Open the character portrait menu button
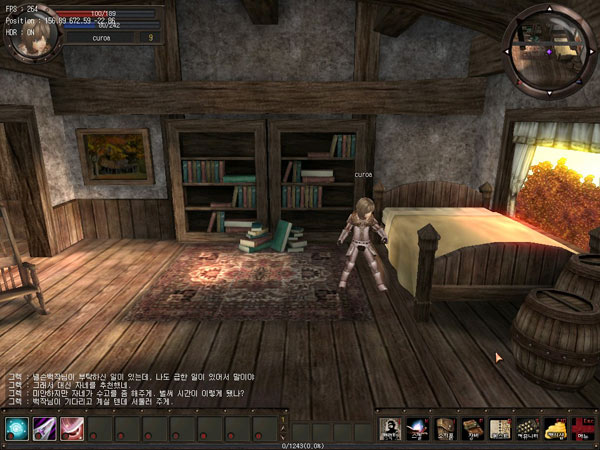Viewport: 600px width, 450px height. coord(391,429)
